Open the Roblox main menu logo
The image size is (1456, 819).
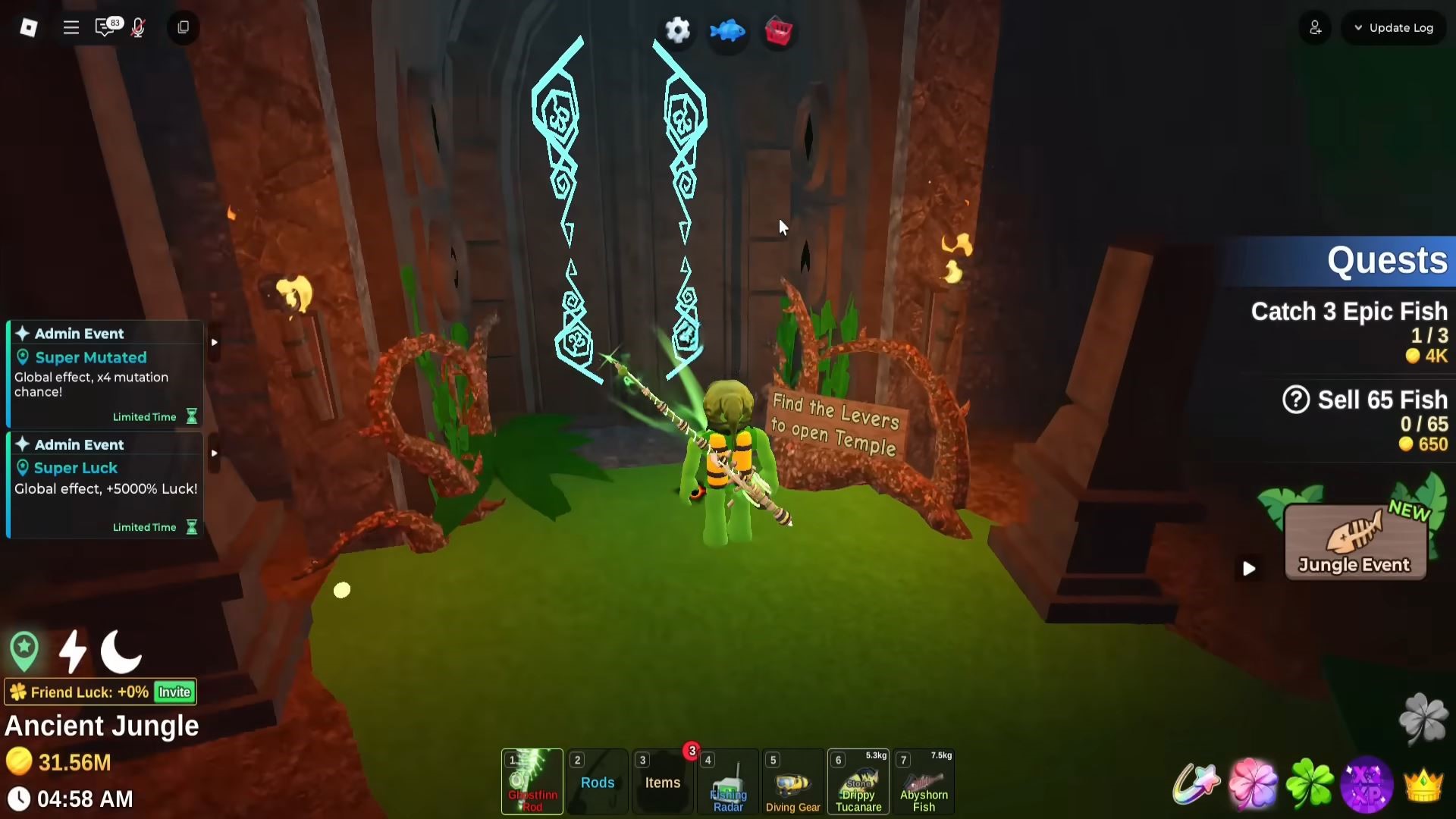click(28, 28)
